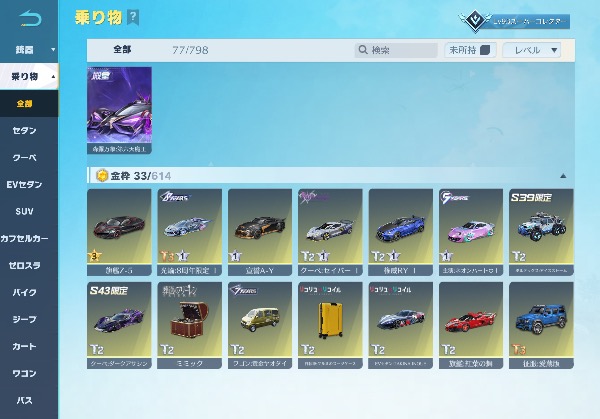
Task: Select the セダン category
Action: pyautogui.click(x=25, y=131)
